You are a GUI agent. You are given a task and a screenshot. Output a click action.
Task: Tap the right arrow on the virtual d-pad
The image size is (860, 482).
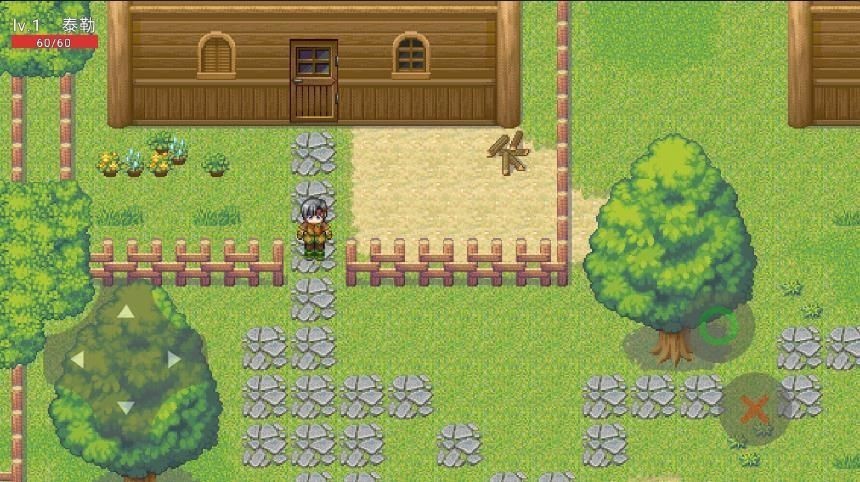coord(174,359)
